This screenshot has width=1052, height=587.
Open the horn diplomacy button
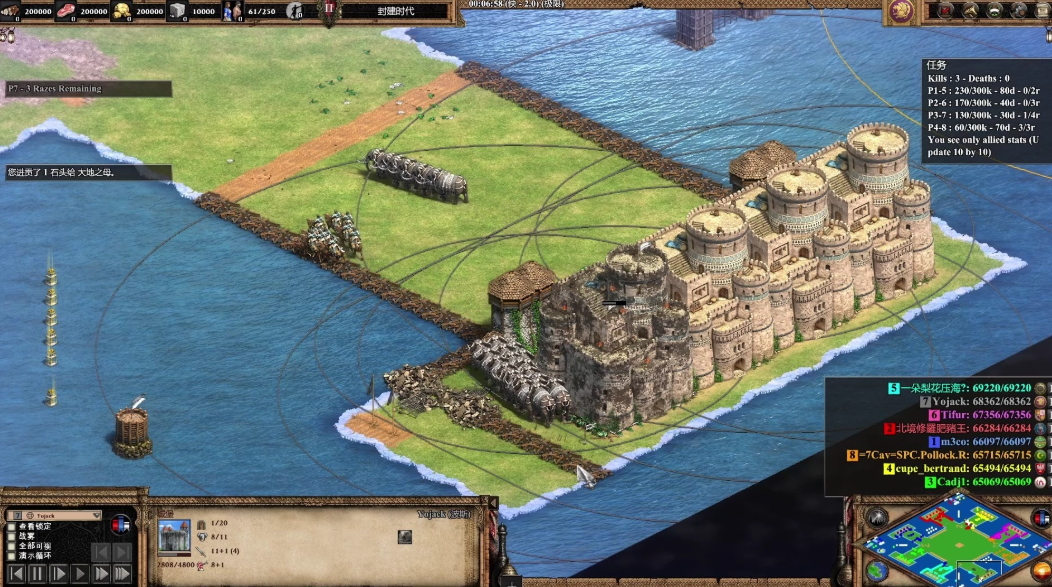[x=968, y=11]
